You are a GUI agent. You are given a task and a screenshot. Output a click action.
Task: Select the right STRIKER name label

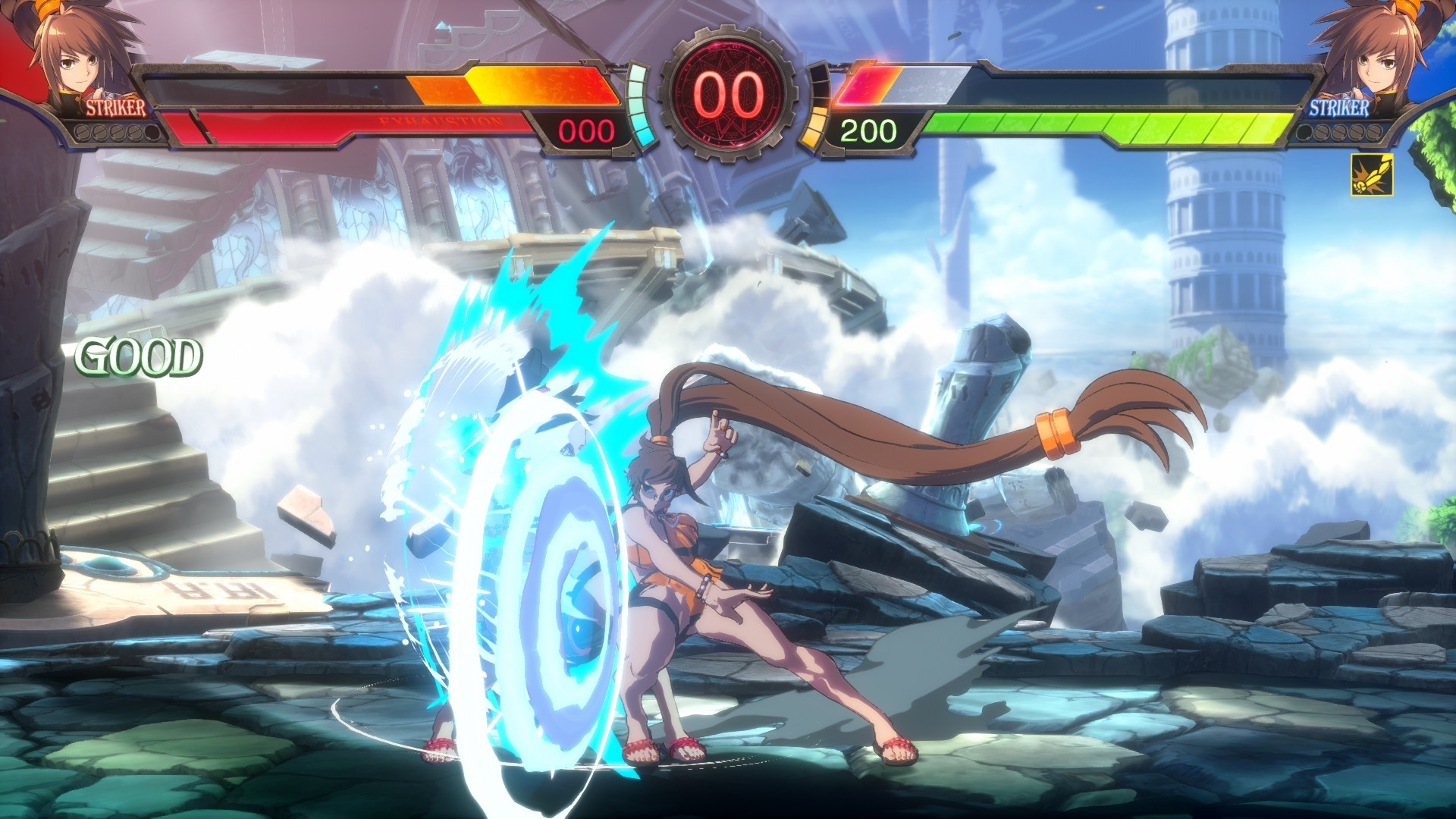[1339, 108]
